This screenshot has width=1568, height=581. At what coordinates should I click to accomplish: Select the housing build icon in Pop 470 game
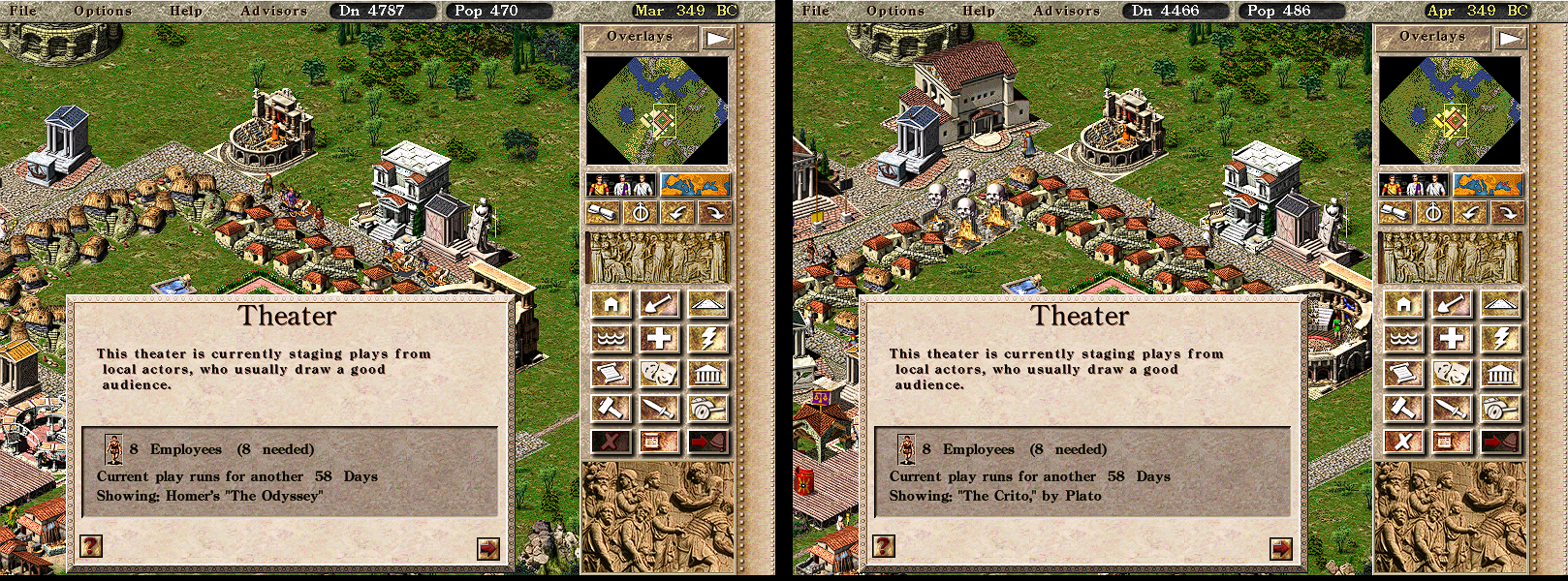pyautogui.click(x=612, y=305)
